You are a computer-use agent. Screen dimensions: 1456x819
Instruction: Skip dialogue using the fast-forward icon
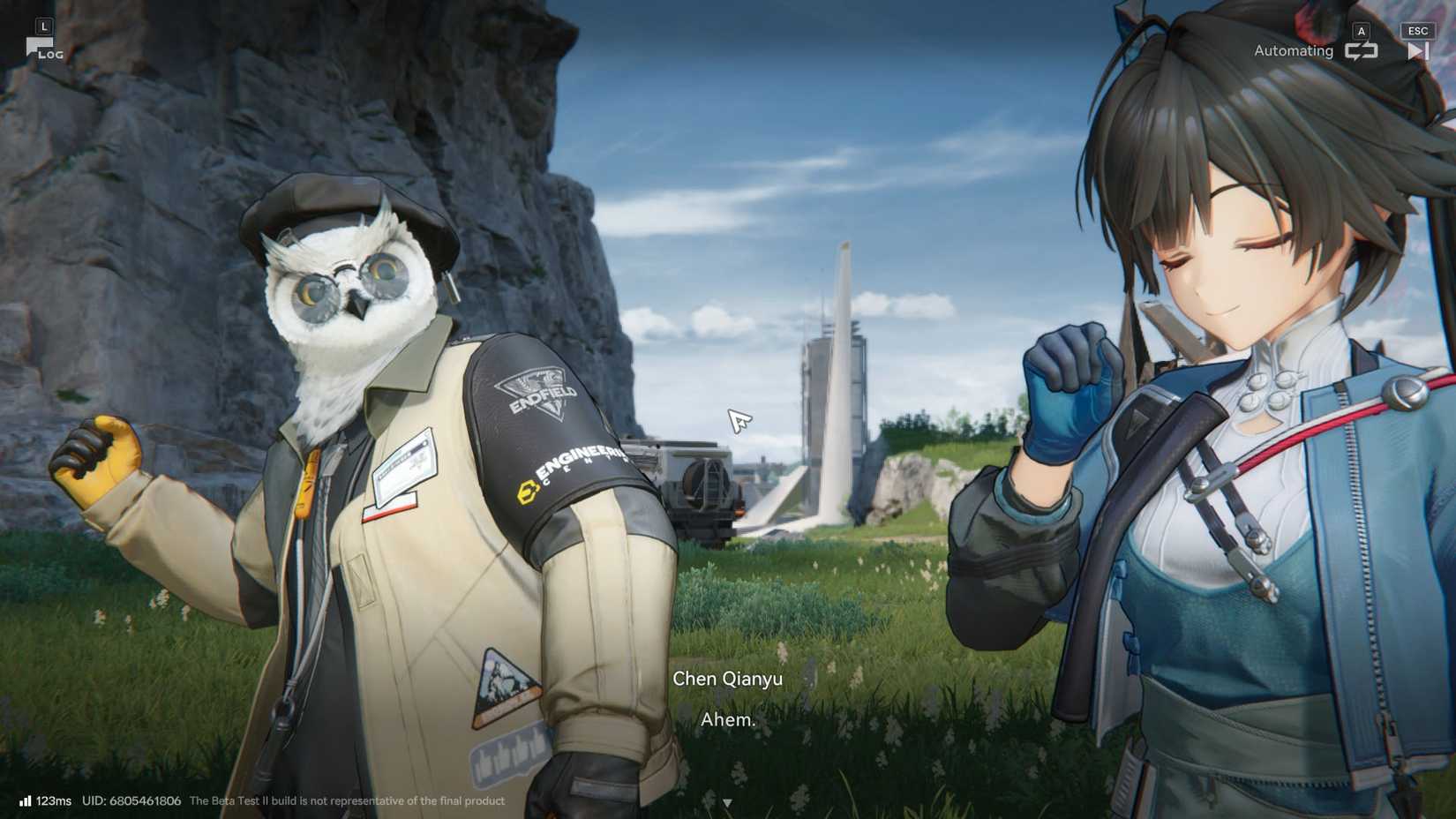[x=1418, y=50]
